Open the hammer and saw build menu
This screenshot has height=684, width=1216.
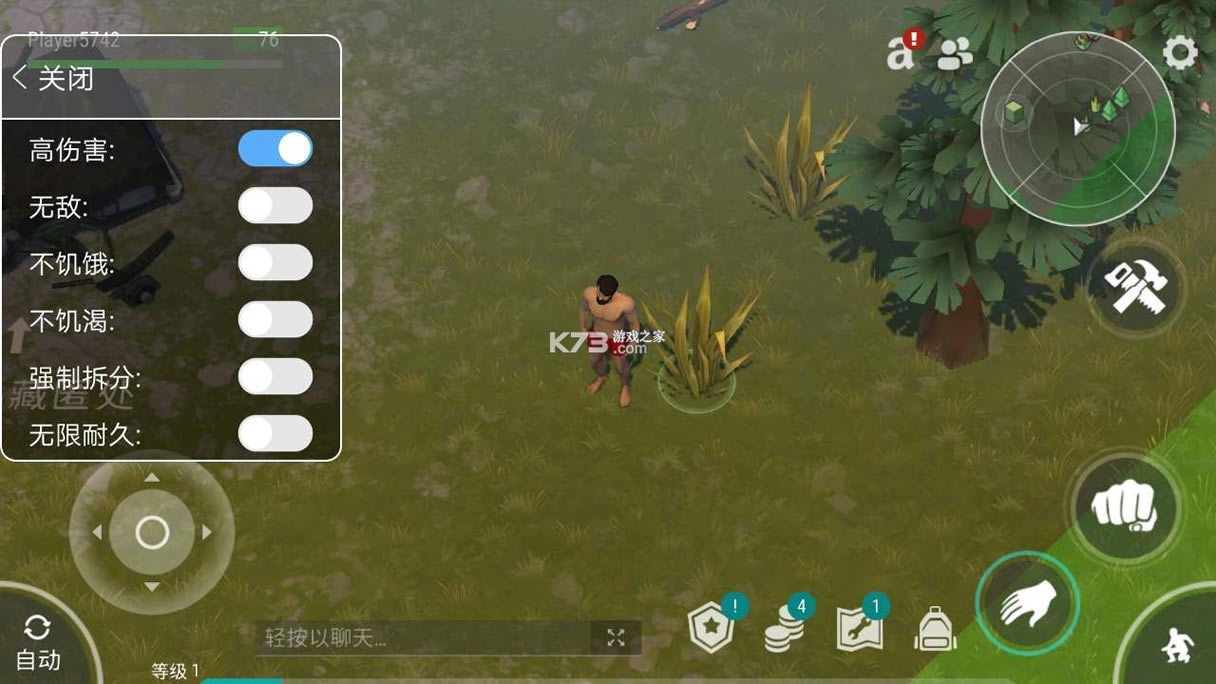pos(1137,289)
